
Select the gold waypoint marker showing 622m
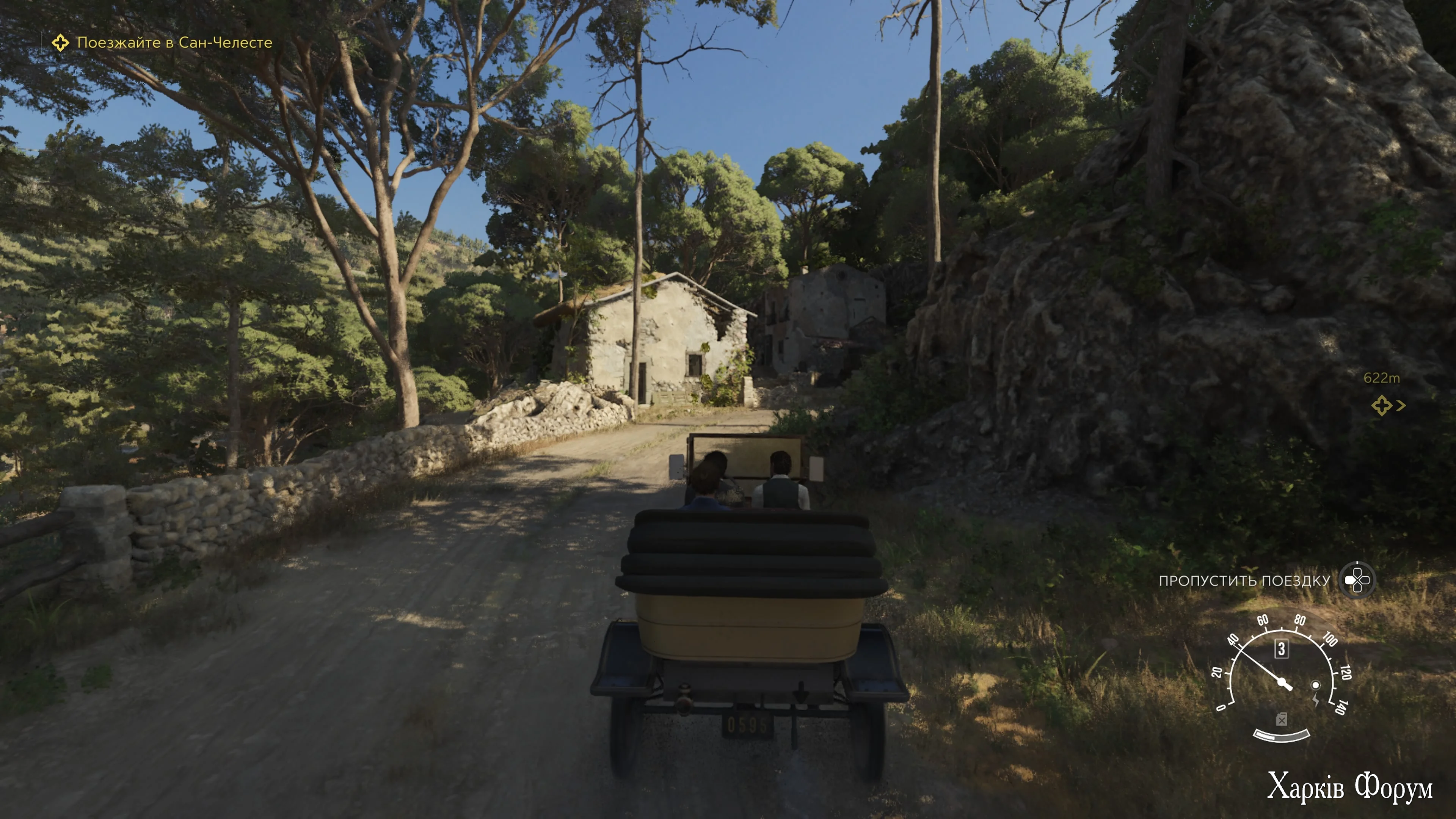(x=1381, y=405)
